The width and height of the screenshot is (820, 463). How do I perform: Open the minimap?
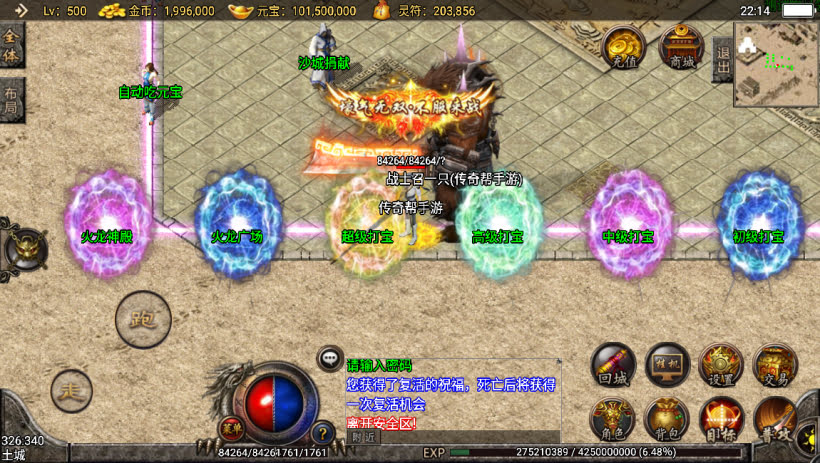[x=774, y=64]
